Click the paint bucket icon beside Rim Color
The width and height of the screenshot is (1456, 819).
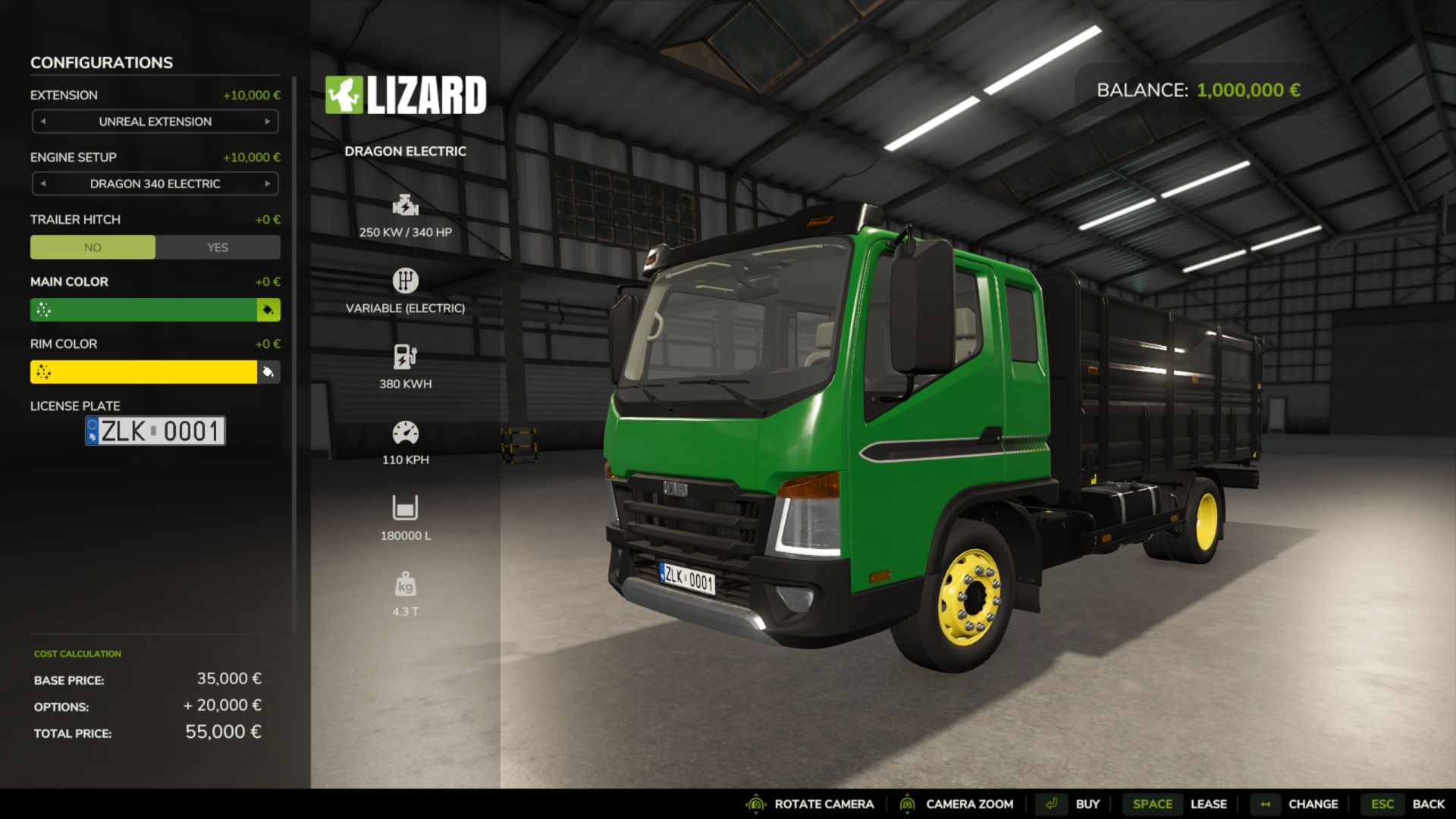pyautogui.click(x=268, y=372)
